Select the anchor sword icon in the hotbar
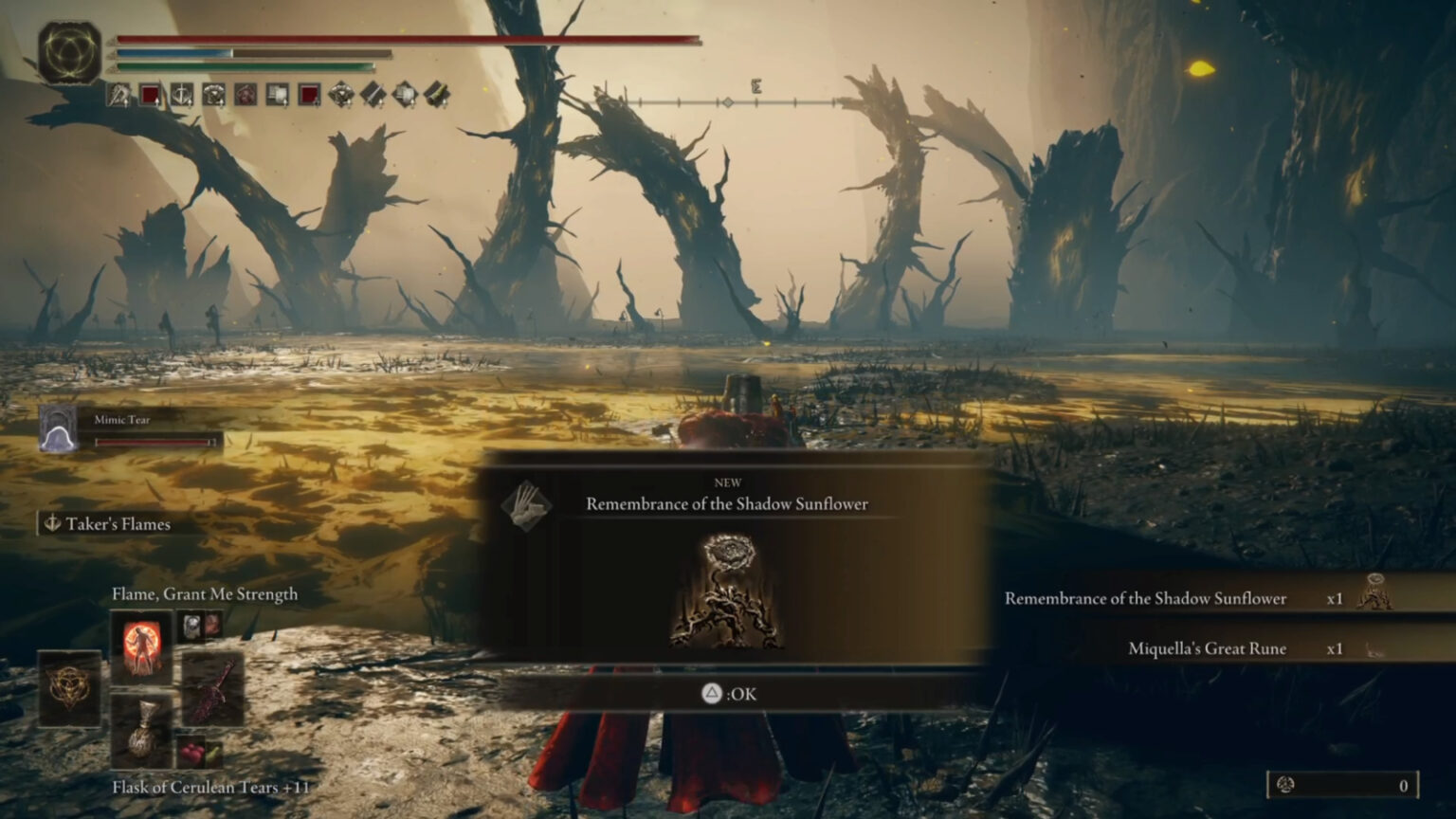1456x819 pixels. tap(181, 92)
